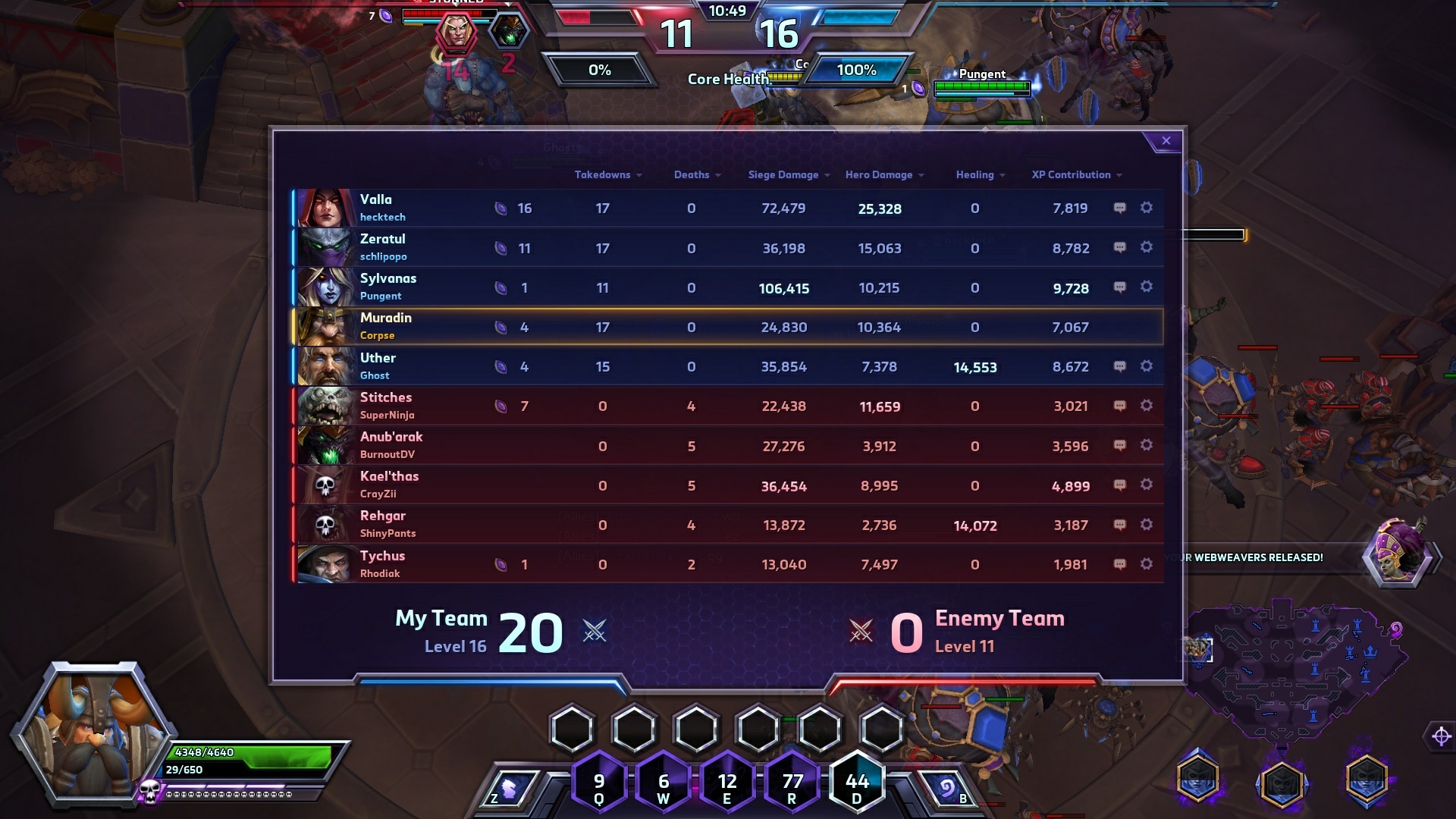Open the gear options for Zeratul
The height and width of the screenshot is (819, 1456).
click(1147, 247)
